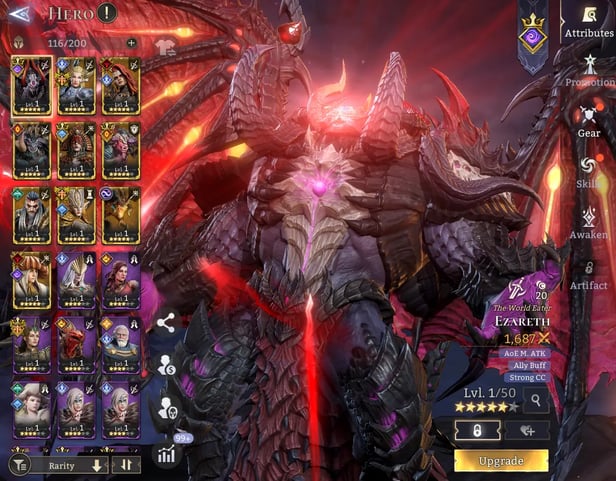
Task: Open the Hero info exclamation icon
Action: point(107,13)
